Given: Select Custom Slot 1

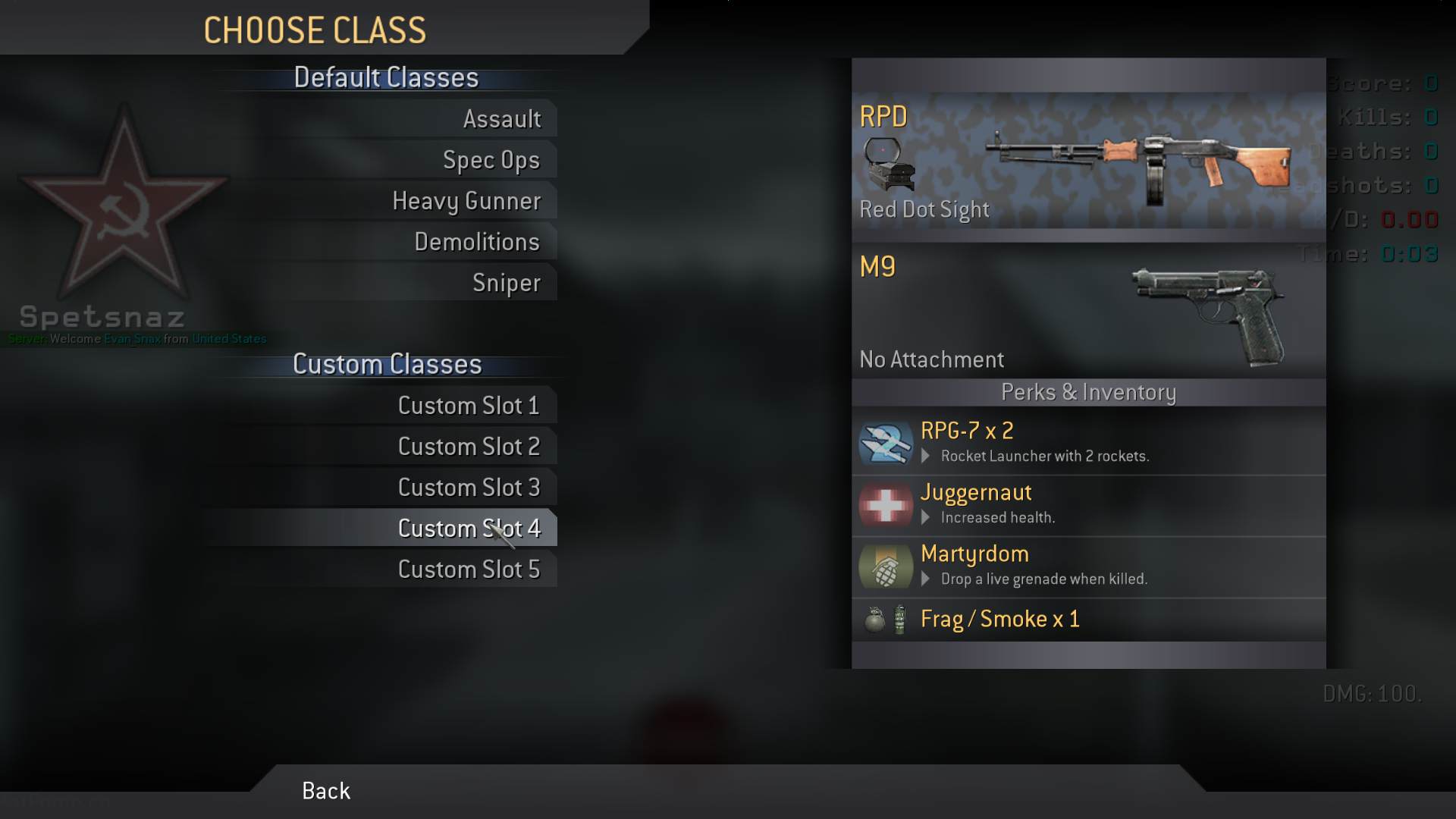Looking at the screenshot, I should (468, 406).
